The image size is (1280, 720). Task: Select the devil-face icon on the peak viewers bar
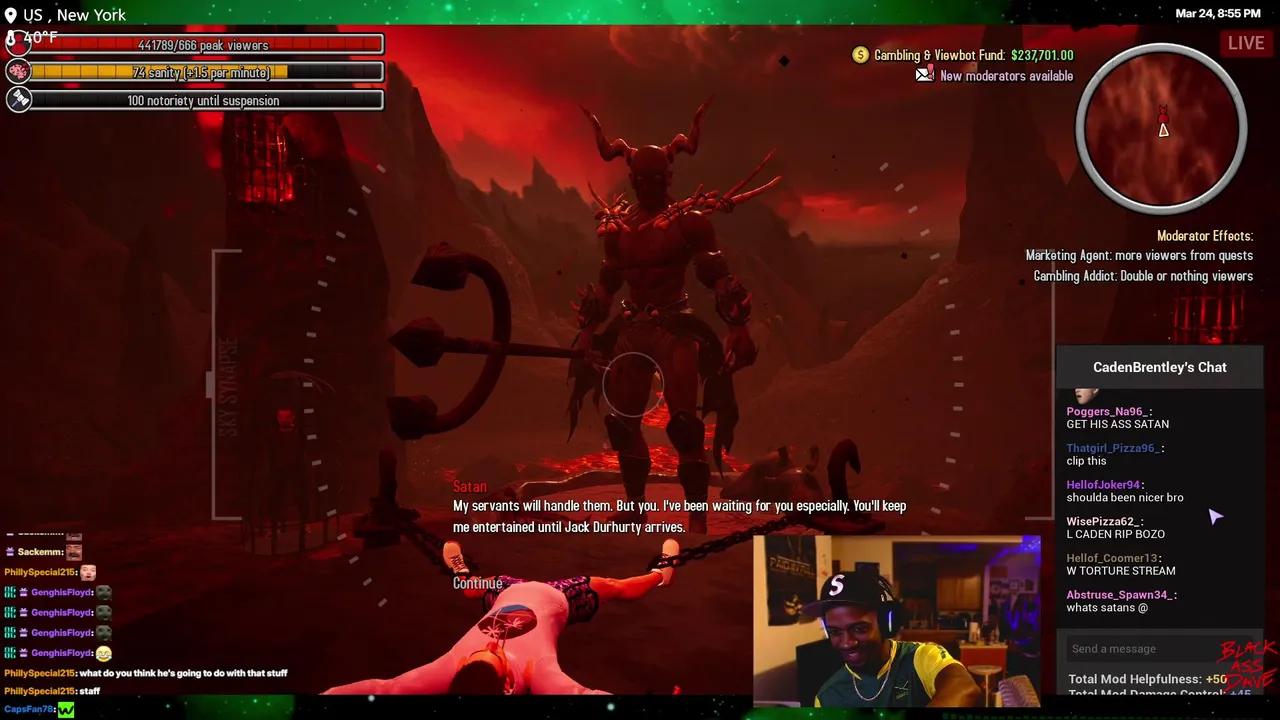tap(18, 42)
